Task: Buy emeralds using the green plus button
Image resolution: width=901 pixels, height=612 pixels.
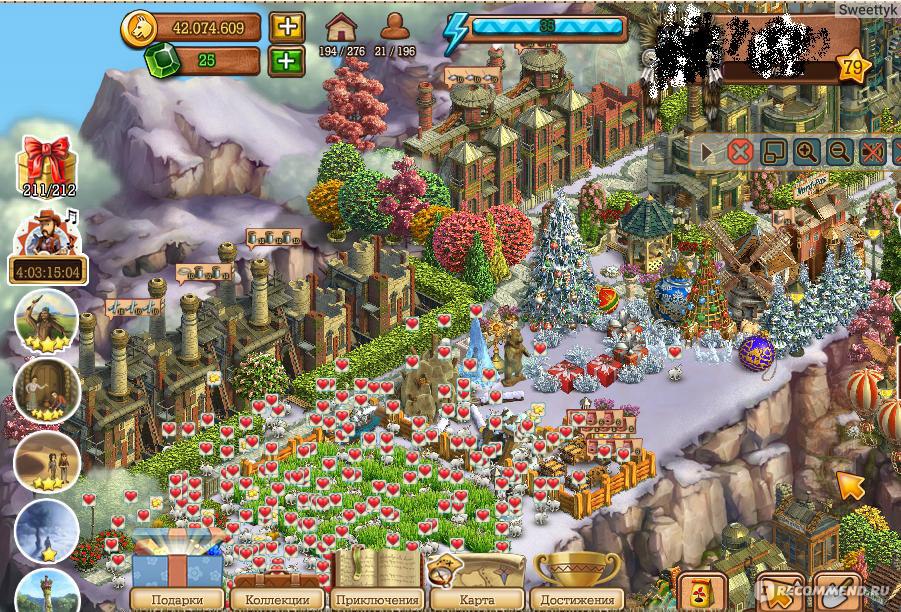Action: pyautogui.click(x=287, y=61)
